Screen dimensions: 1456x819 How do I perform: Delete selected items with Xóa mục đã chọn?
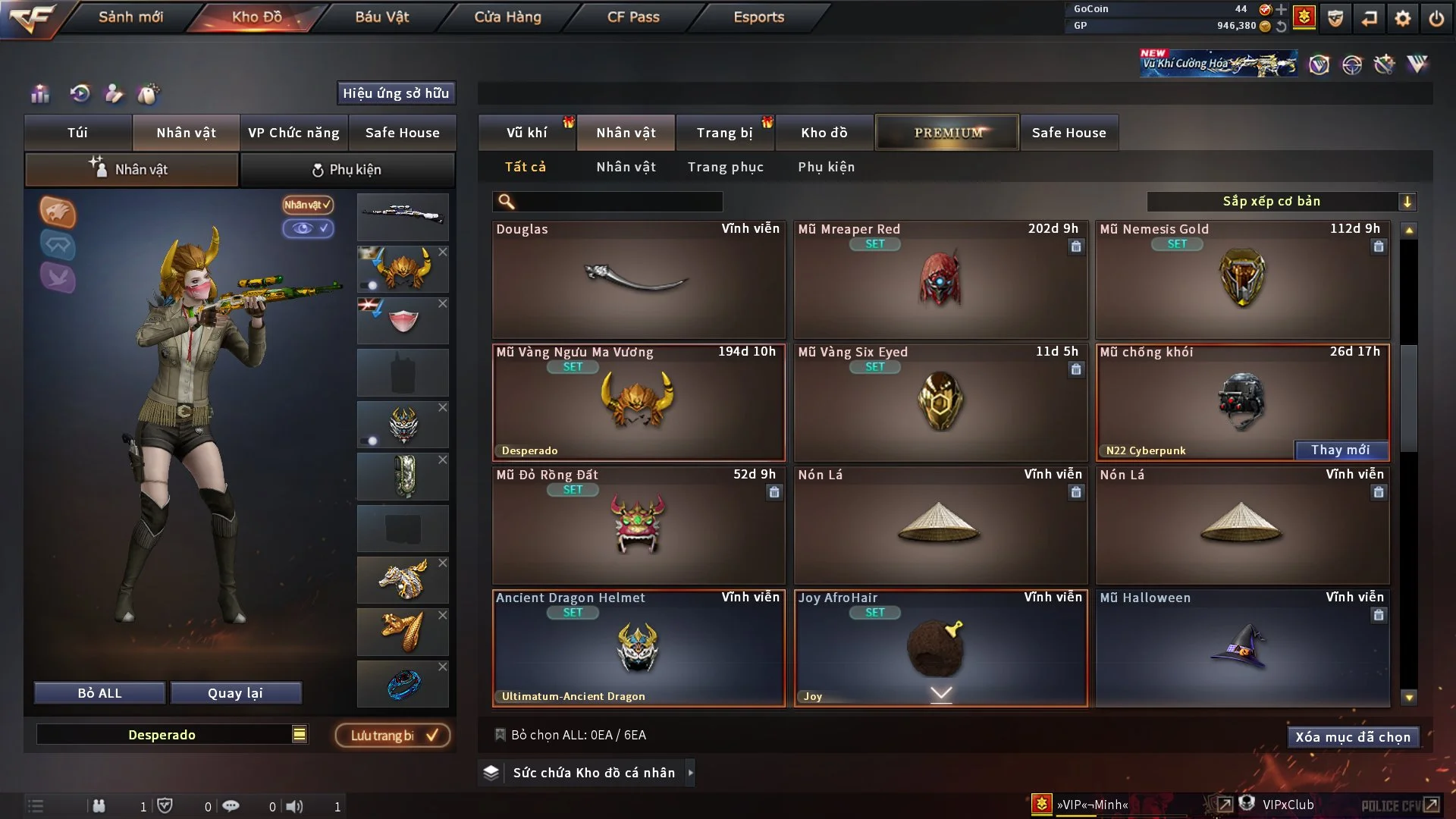[1353, 737]
